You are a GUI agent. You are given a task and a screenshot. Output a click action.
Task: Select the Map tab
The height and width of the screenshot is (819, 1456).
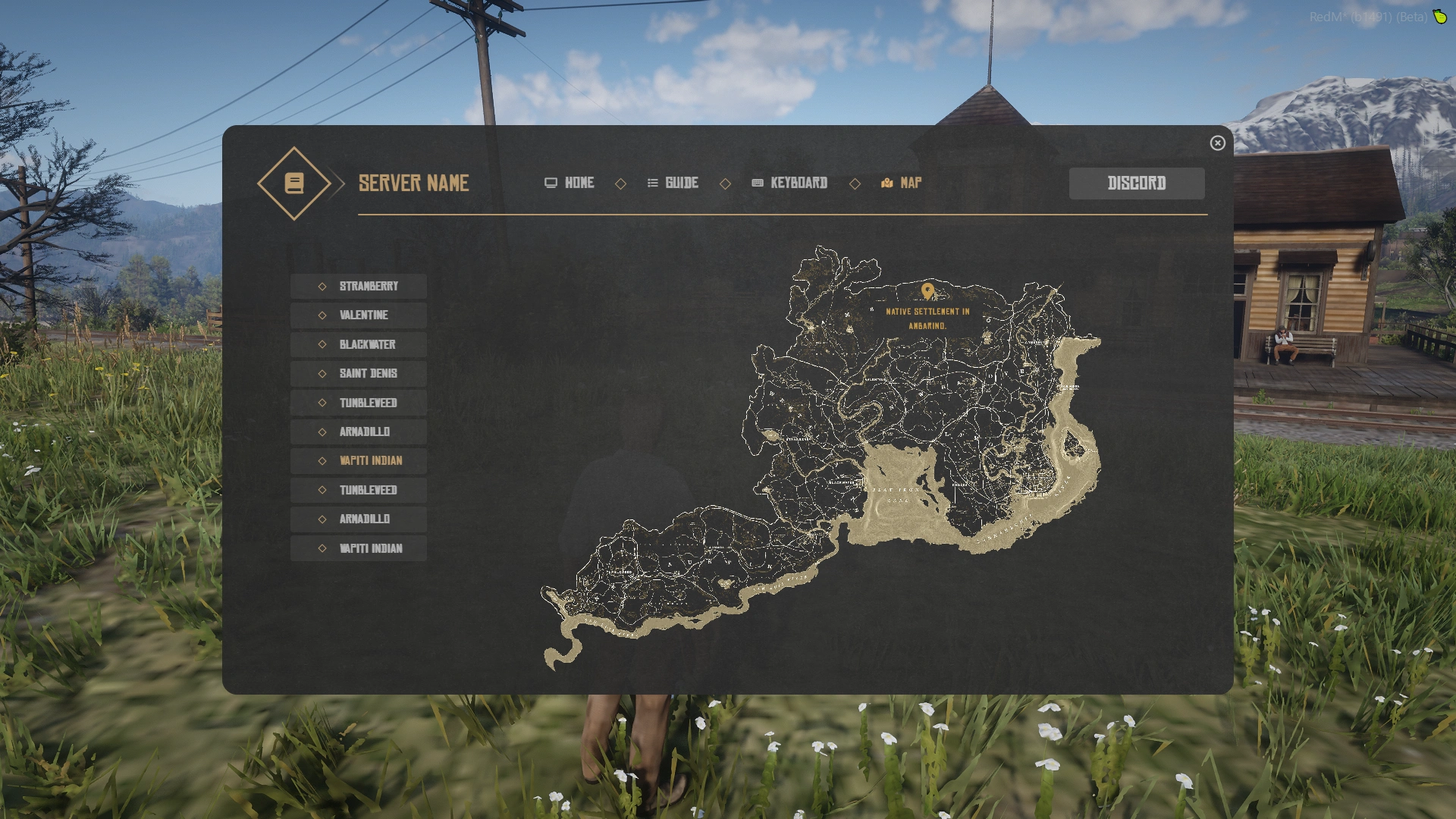click(902, 183)
